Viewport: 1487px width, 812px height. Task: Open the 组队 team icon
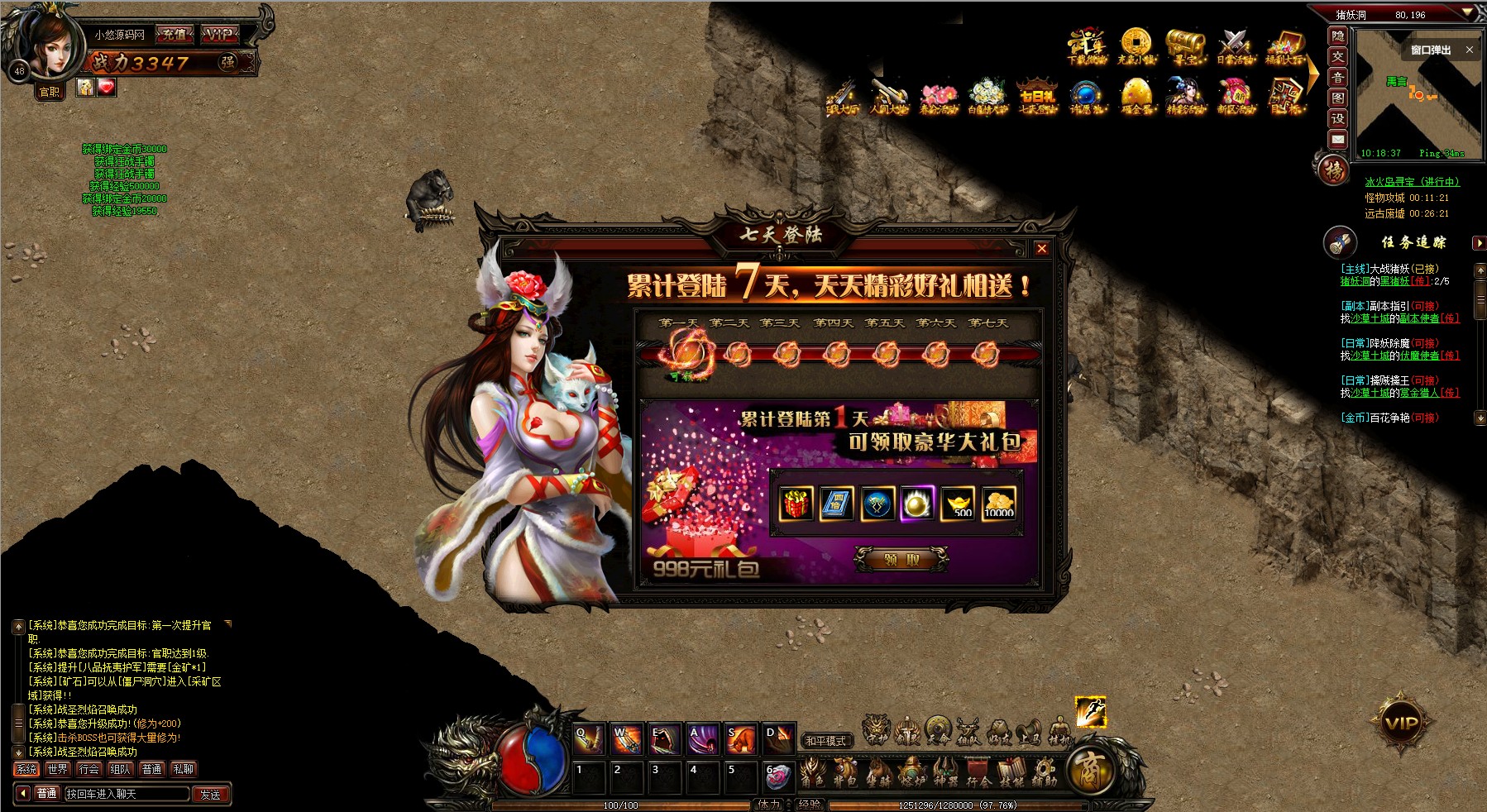(968, 732)
